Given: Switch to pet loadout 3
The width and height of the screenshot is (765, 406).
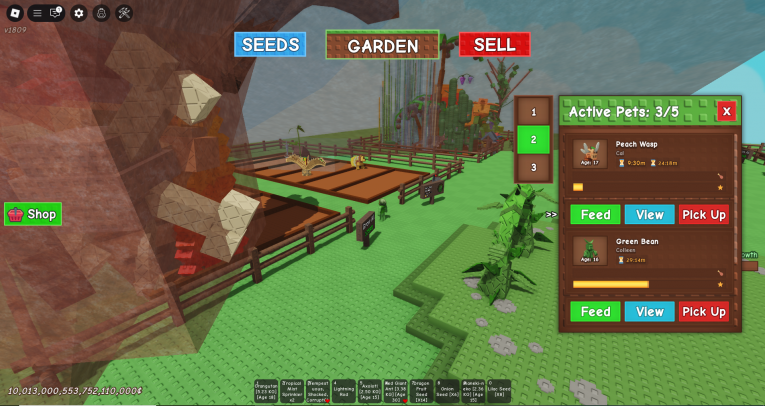Looking at the screenshot, I should click(533, 167).
